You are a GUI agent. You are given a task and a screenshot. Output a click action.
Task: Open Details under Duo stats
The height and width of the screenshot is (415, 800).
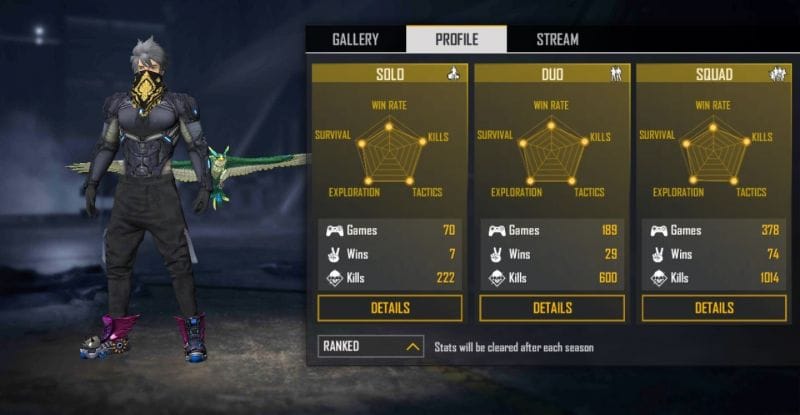[552, 308]
